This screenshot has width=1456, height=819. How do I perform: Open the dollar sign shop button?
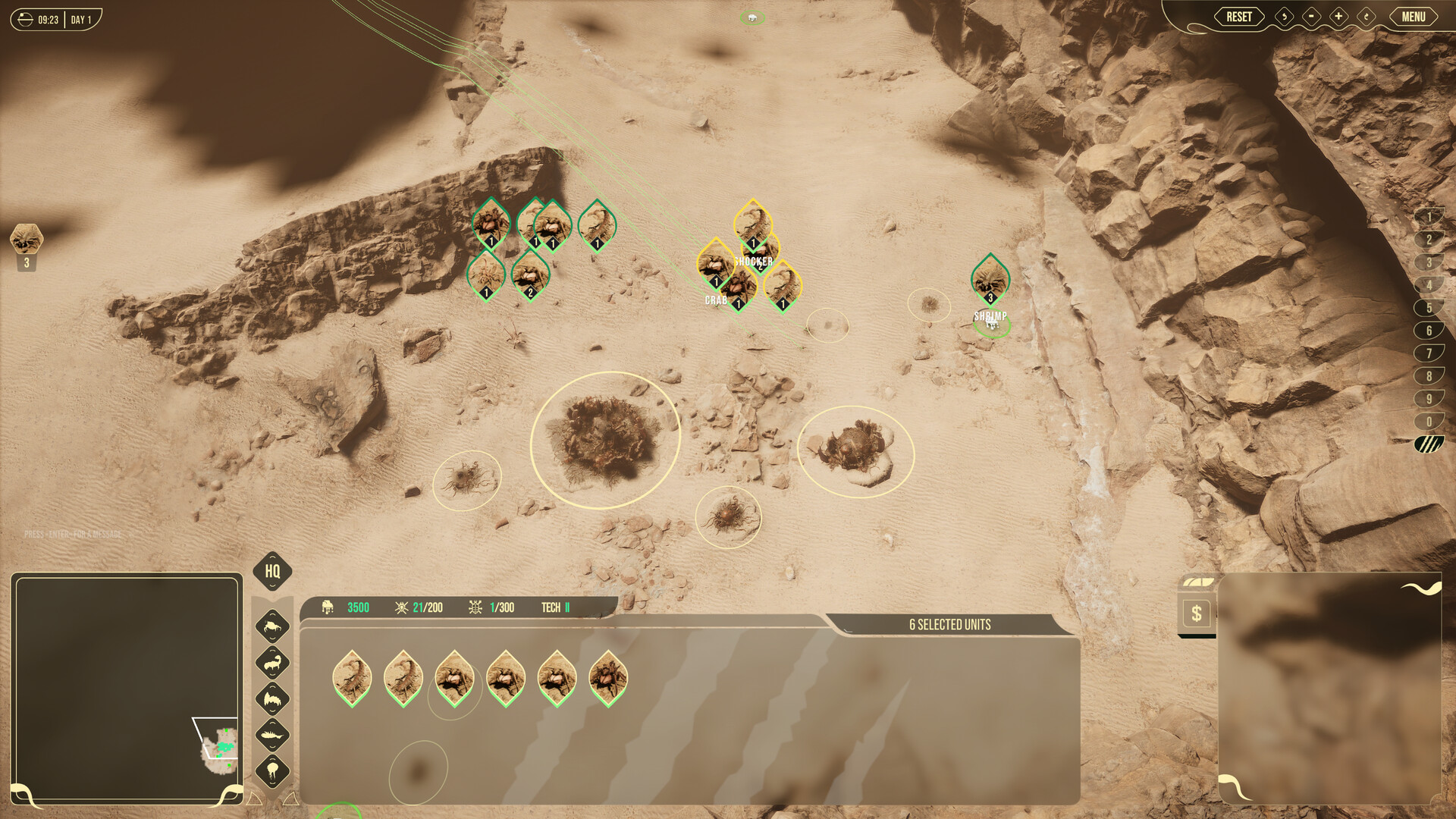coord(1196,613)
